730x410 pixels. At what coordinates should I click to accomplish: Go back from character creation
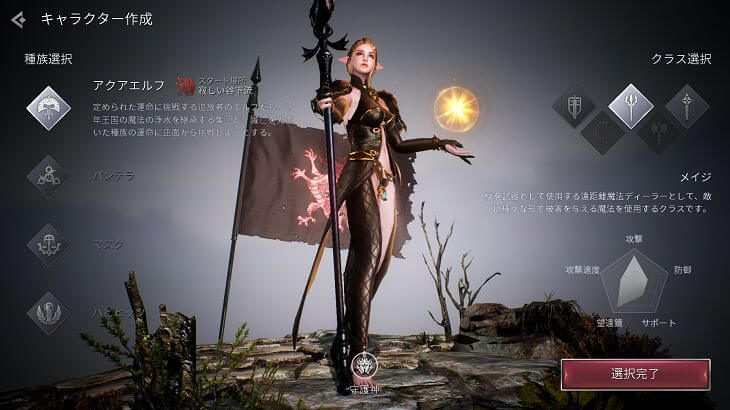pos(19,18)
